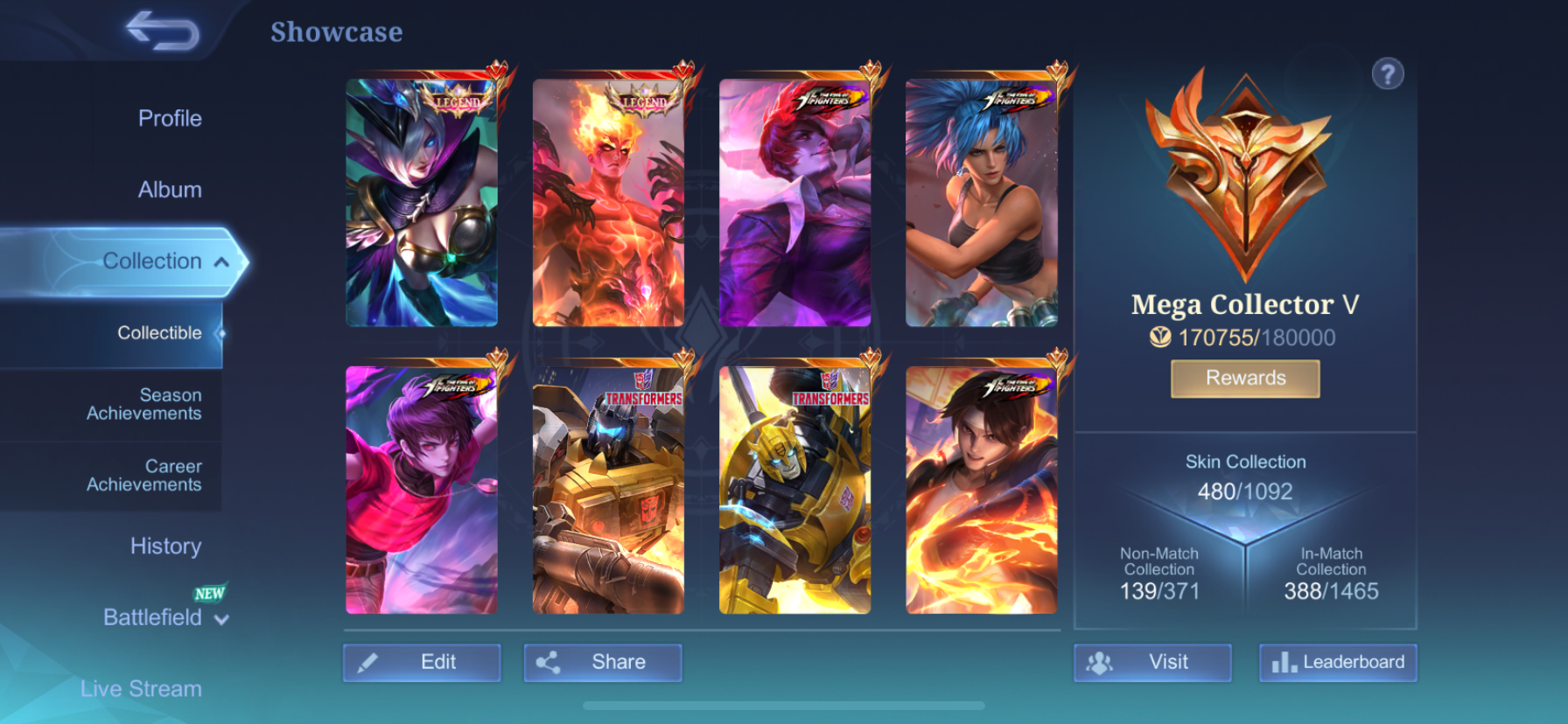Image resolution: width=1568 pixels, height=724 pixels.
Task: Click the back arrow to exit Showcase
Action: [x=160, y=32]
